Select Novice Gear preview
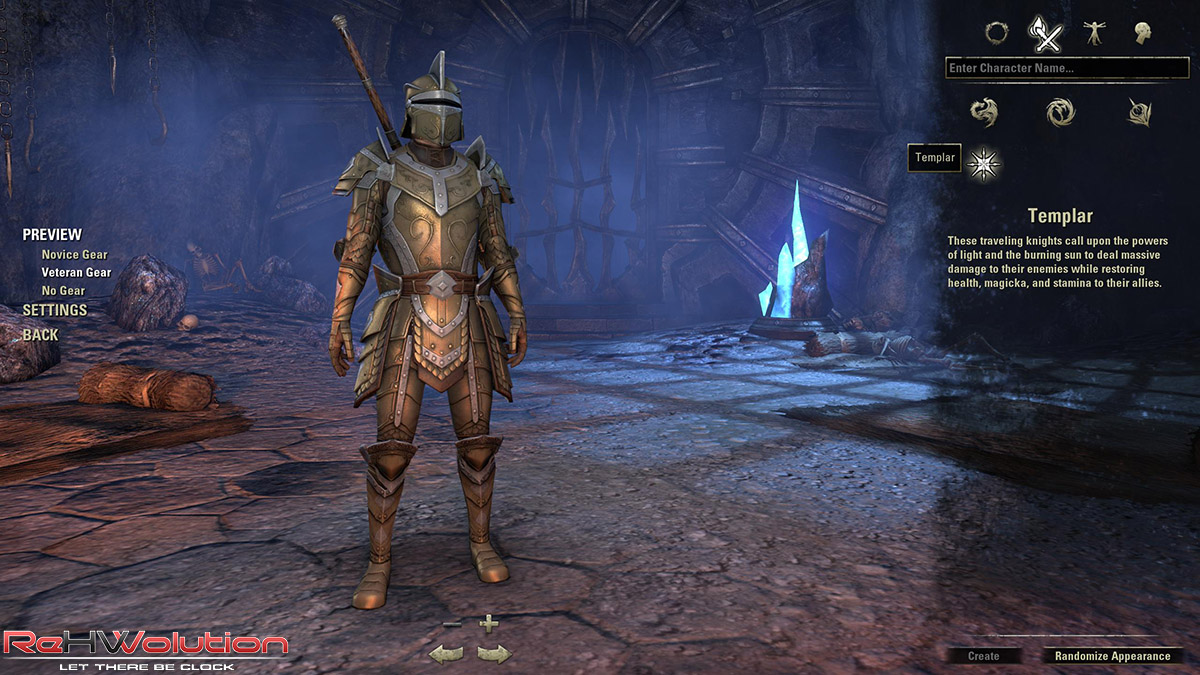Image resolution: width=1200 pixels, height=675 pixels. click(x=74, y=255)
